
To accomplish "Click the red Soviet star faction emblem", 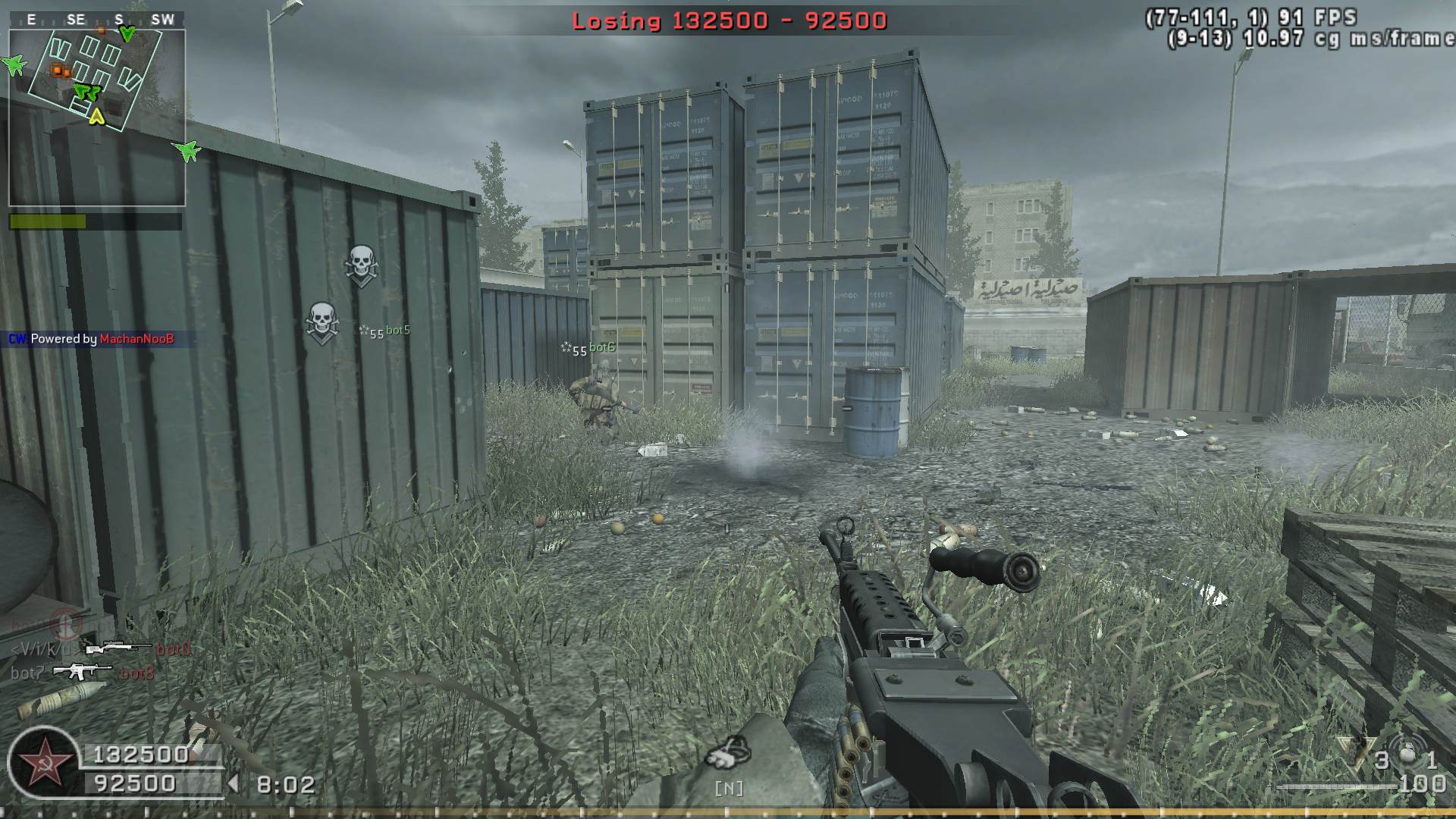I will (x=41, y=761).
